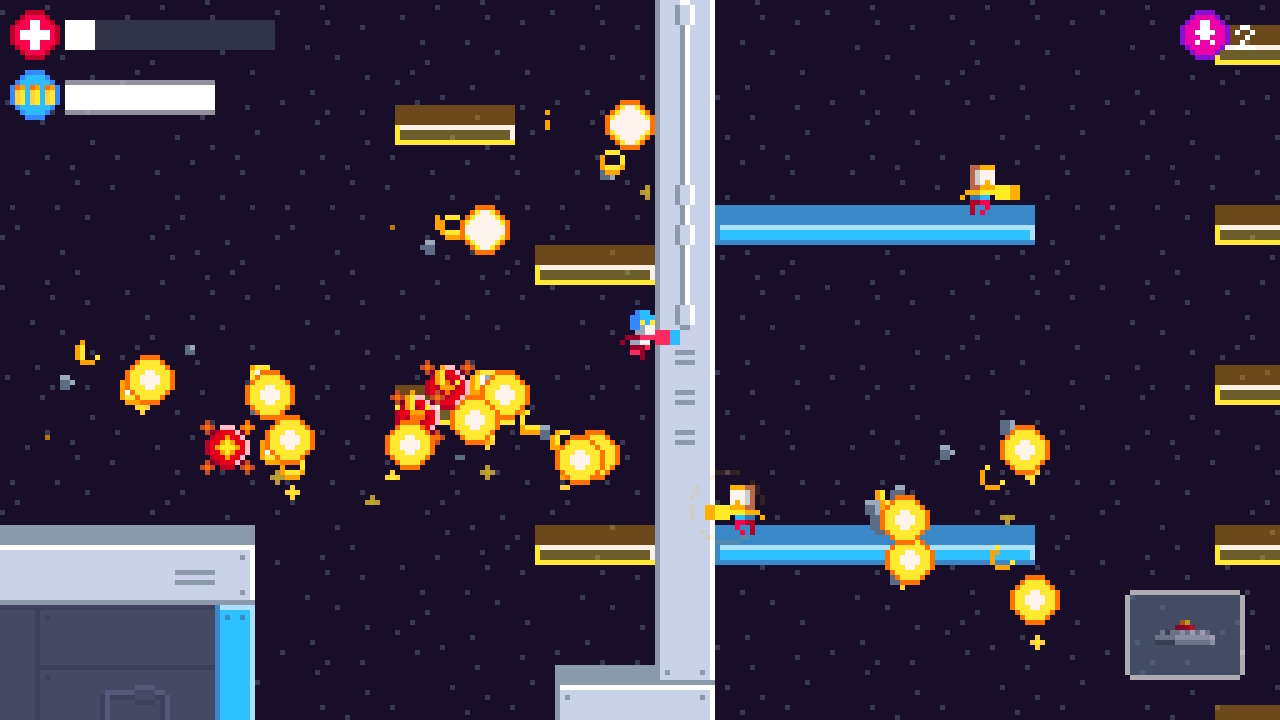Click the red health cross icon
Screen dimensions: 1280x720
tap(33, 33)
